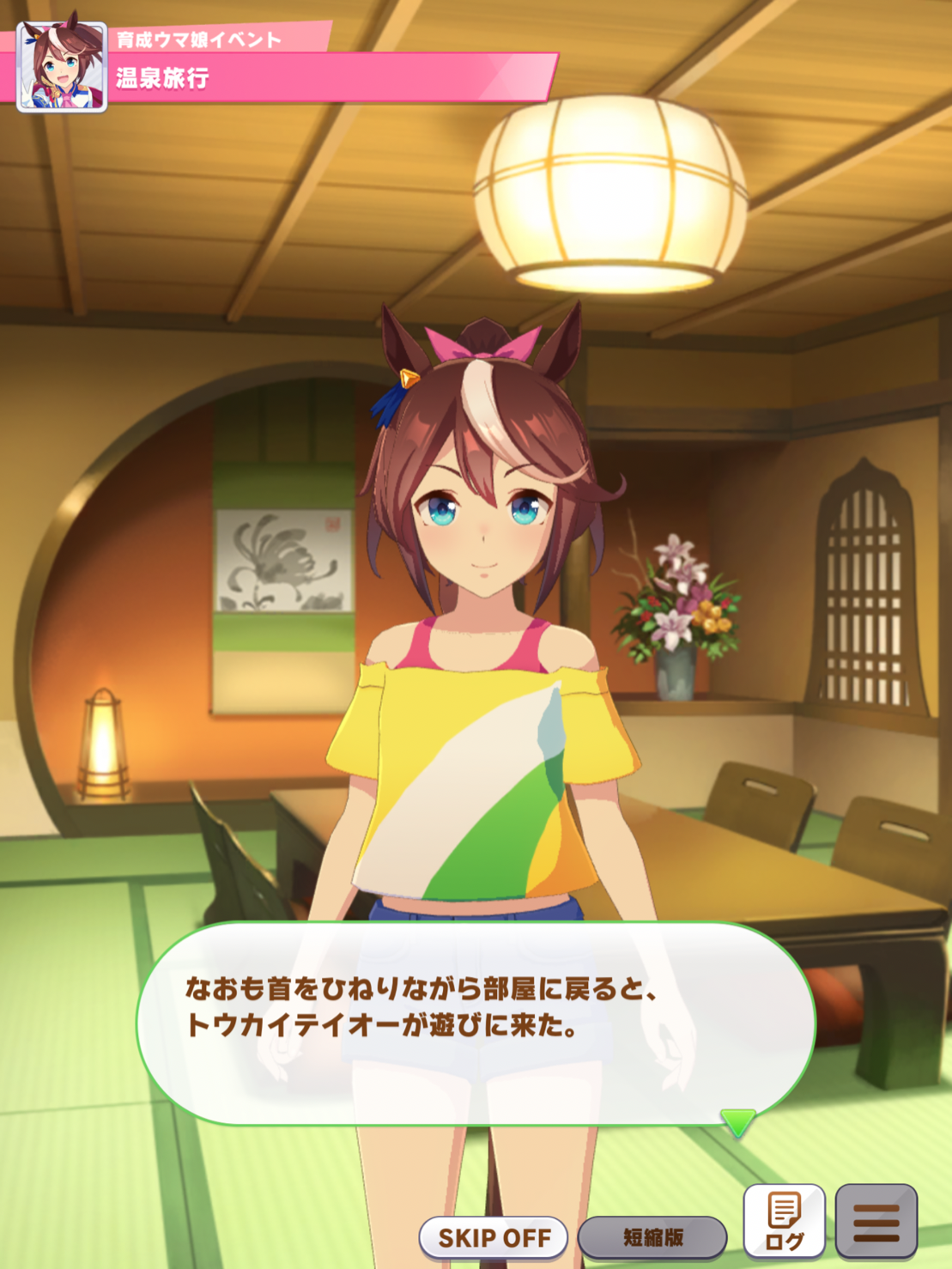Switch to the 短縮版 shortened mode

[652, 1237]
